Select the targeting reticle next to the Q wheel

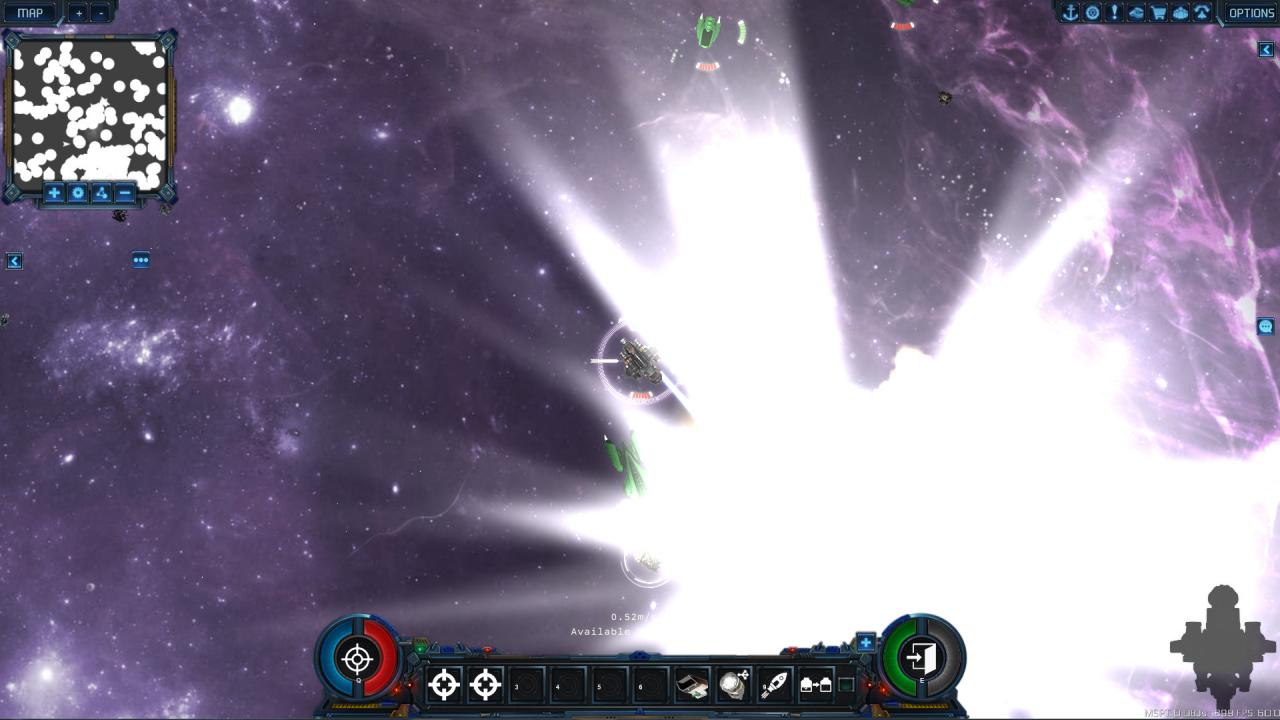click(x=443, y=685)
